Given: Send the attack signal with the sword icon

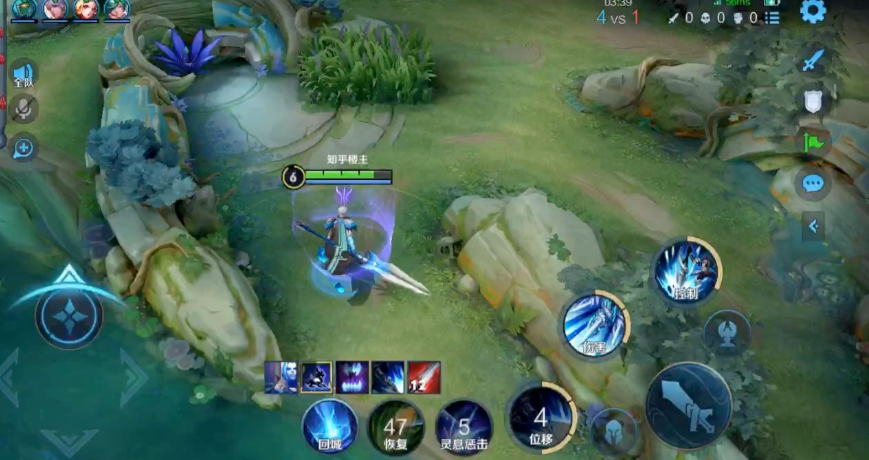Looking at the screenshot, I should (x=812, y=60).
